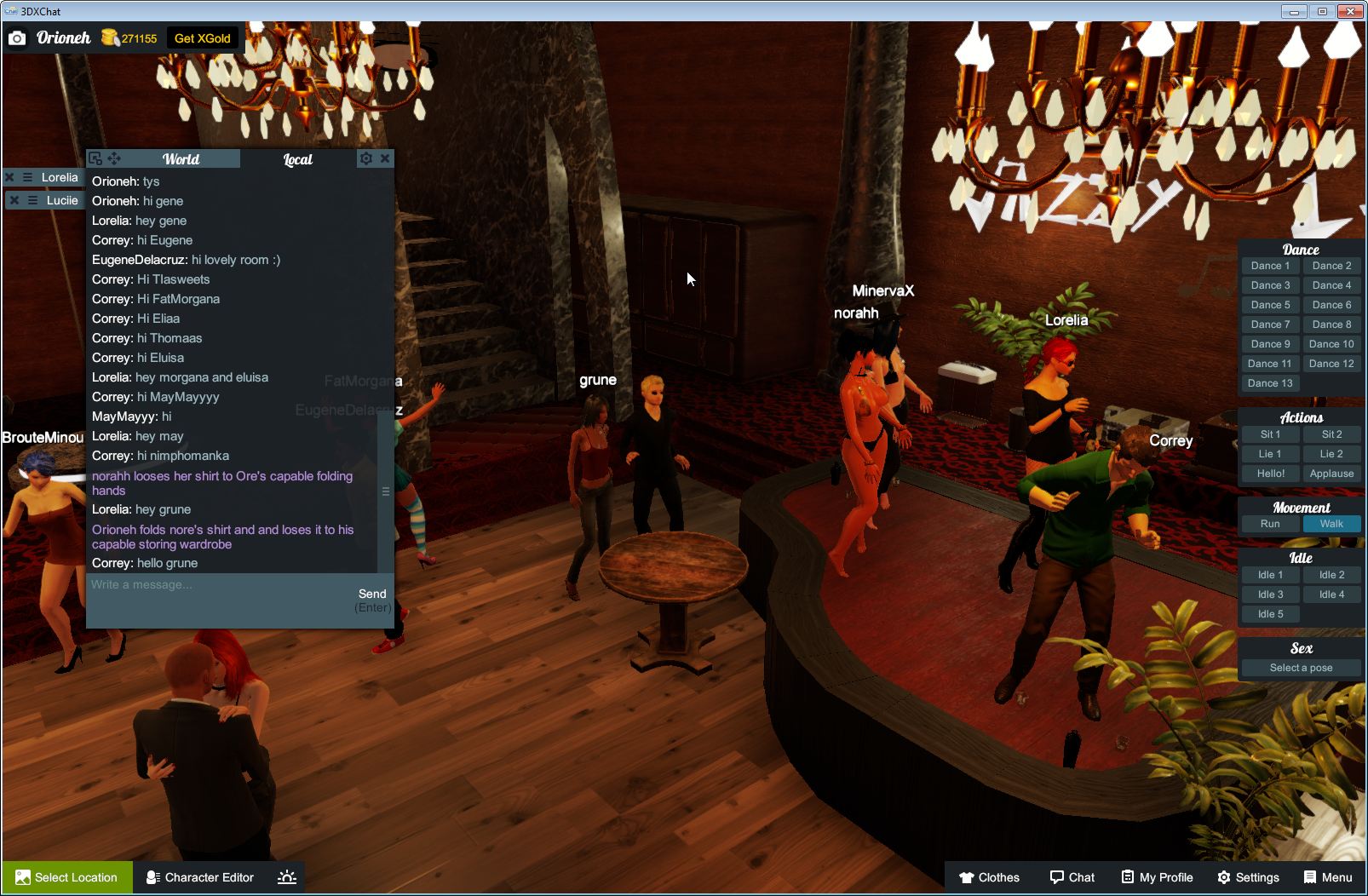Open Select Location panel

pos(66,877)
